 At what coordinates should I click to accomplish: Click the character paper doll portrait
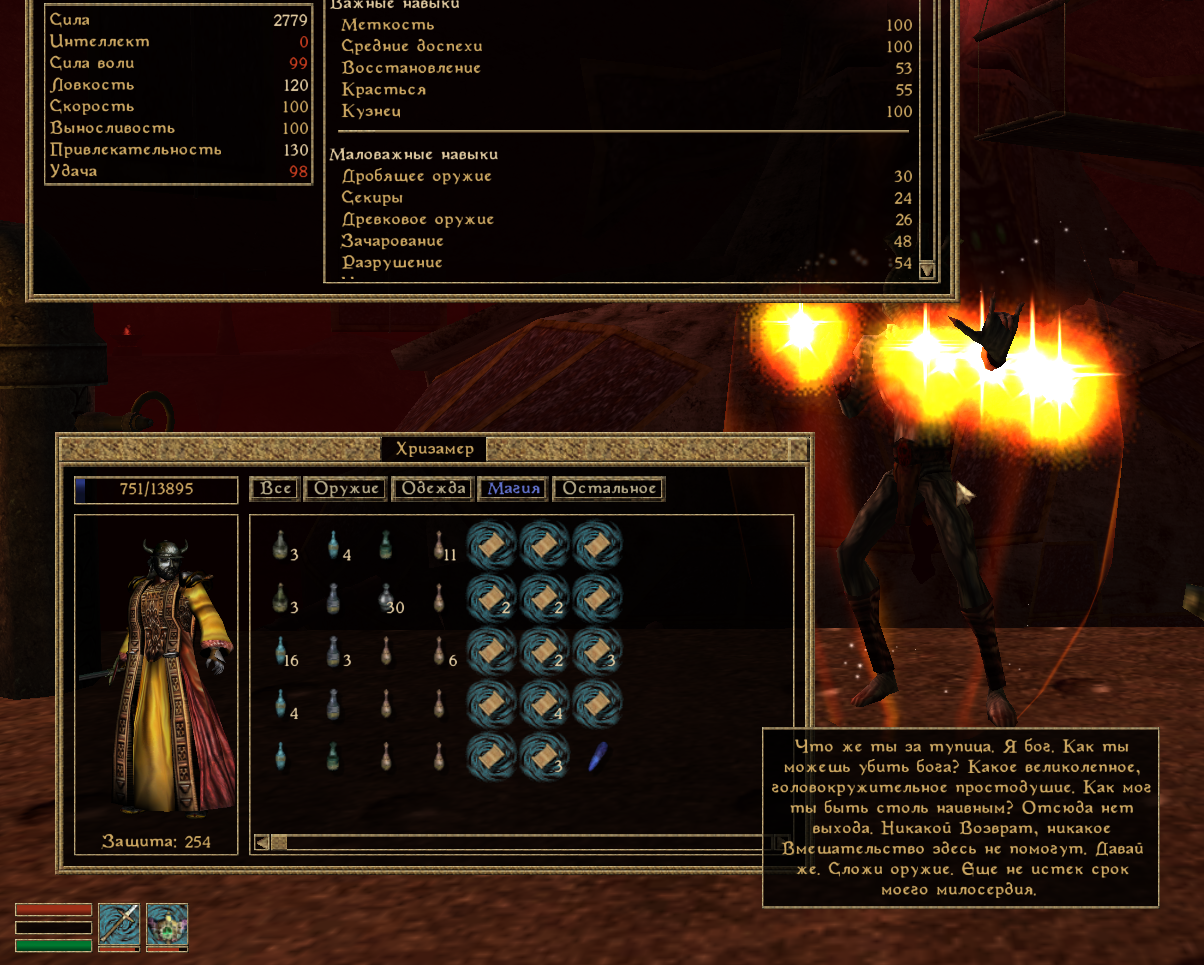156,670
